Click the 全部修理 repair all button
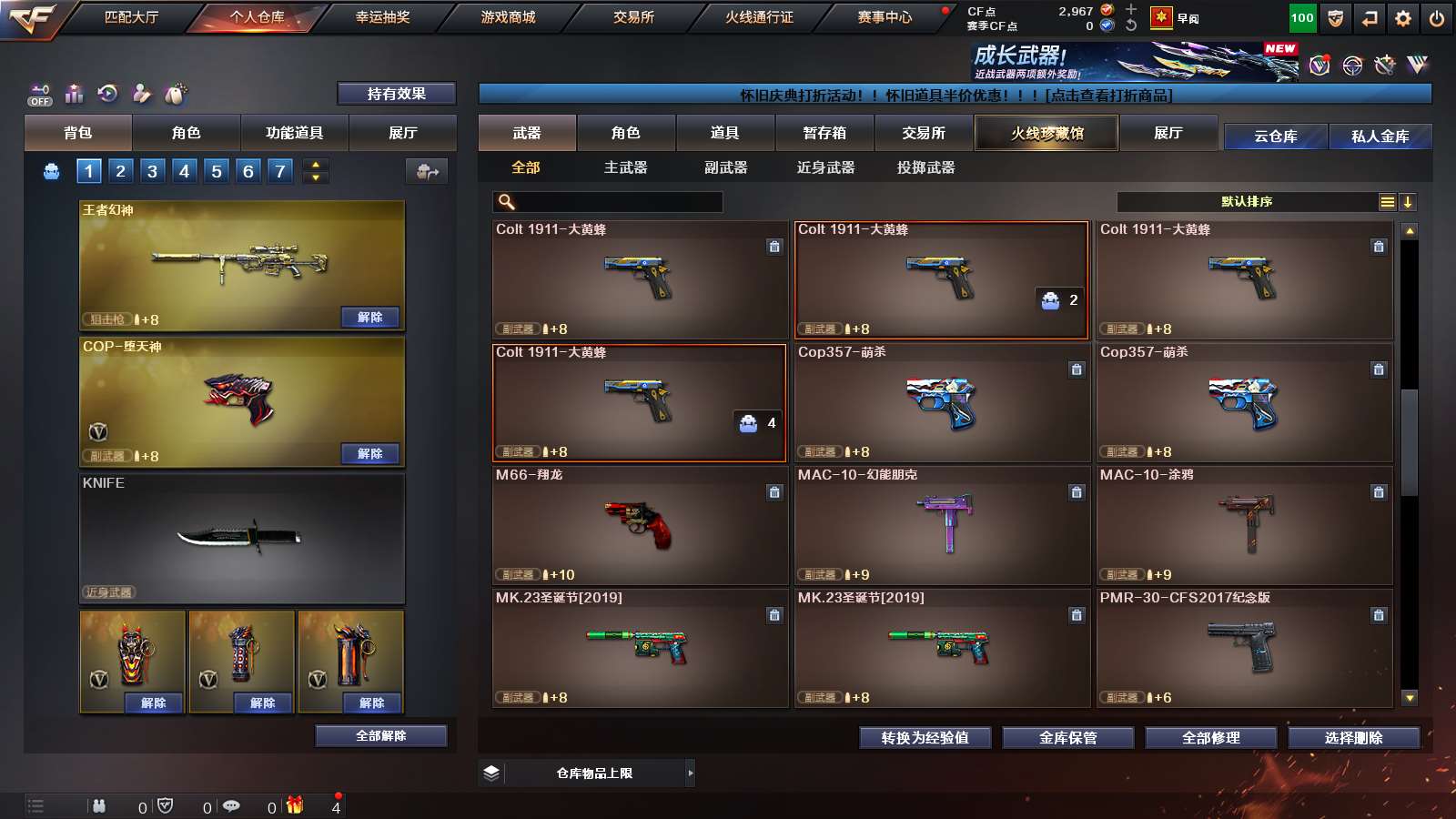Screen dimensions: 1456x819 click(1210, 738)
